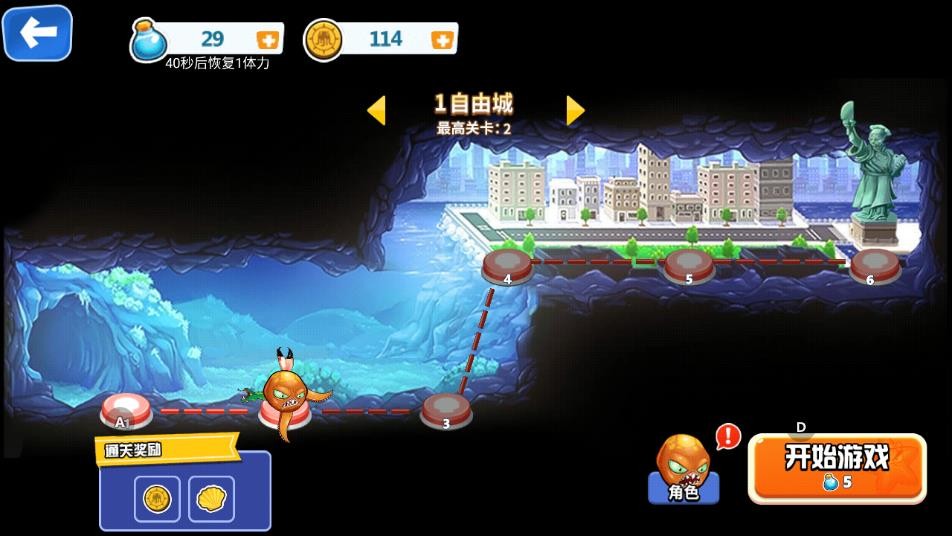Select level 5 stage node

(x=689, y=267)
